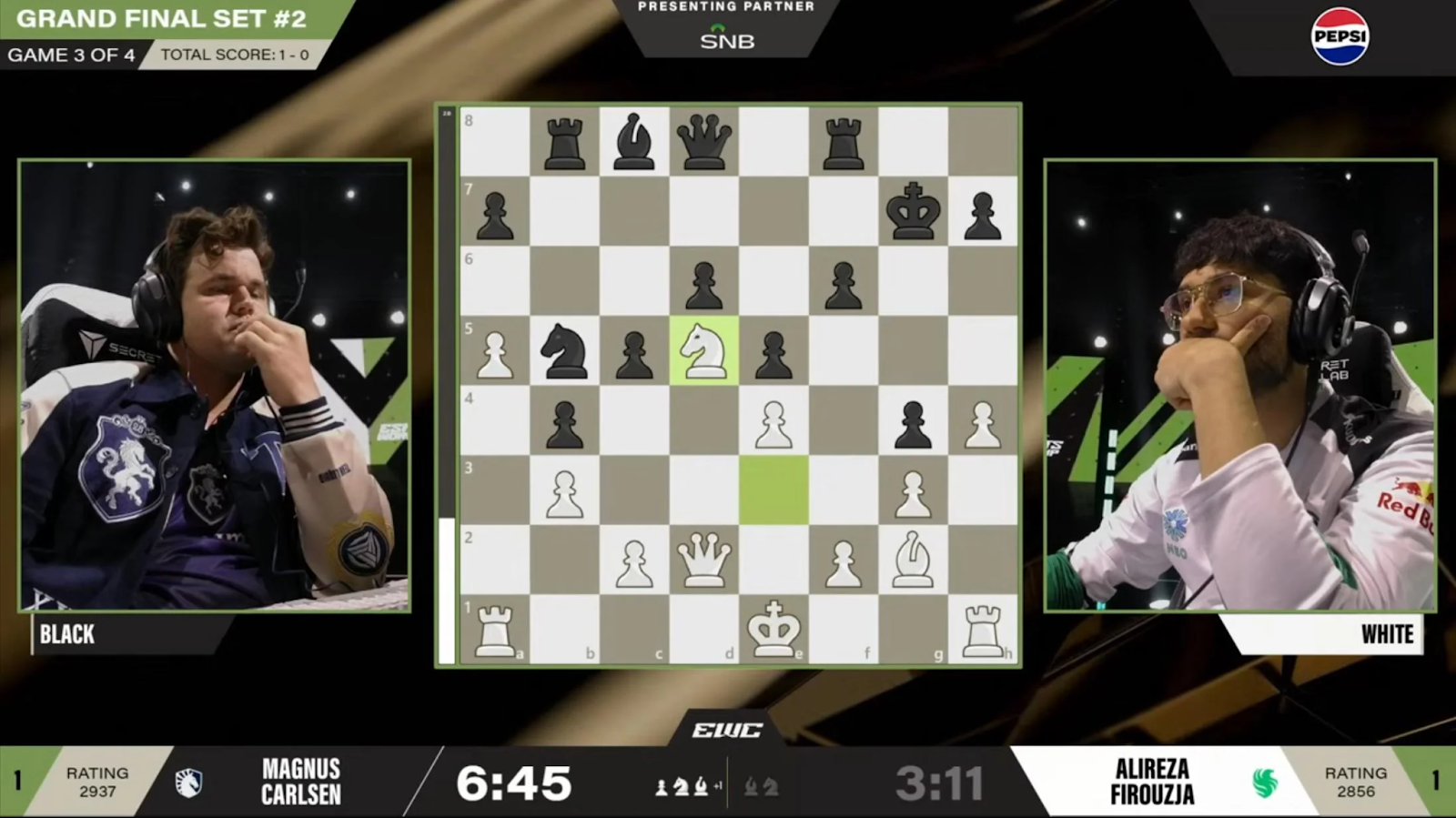Pick the black bishop on c8
The image size is (1456, 818).
(634, 142)
